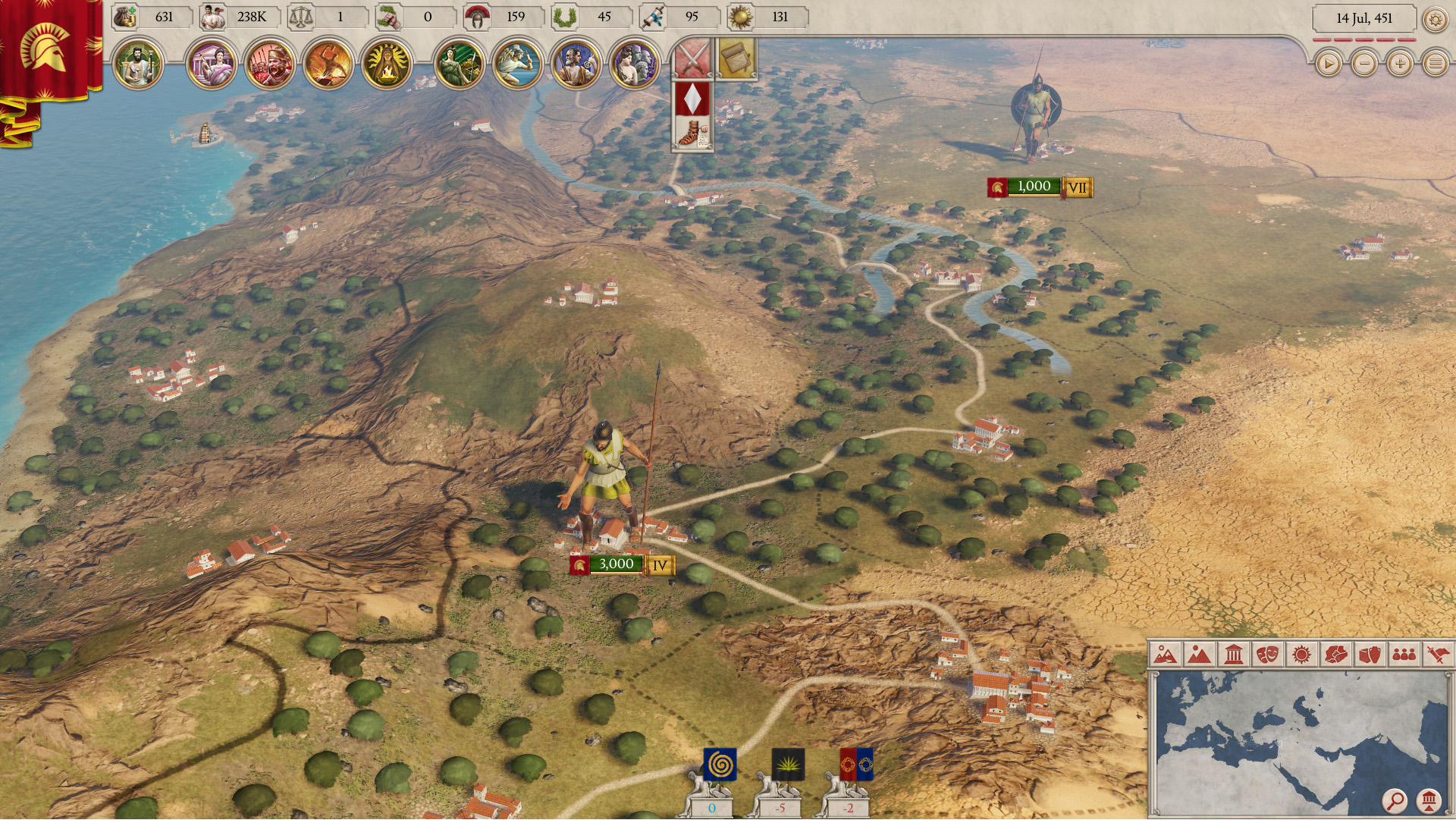The width and height of the screenshot is (1456, 820).
Task: Switch to the population map mode people icon
Action: pyautogui.click(x=1404, y=655)
